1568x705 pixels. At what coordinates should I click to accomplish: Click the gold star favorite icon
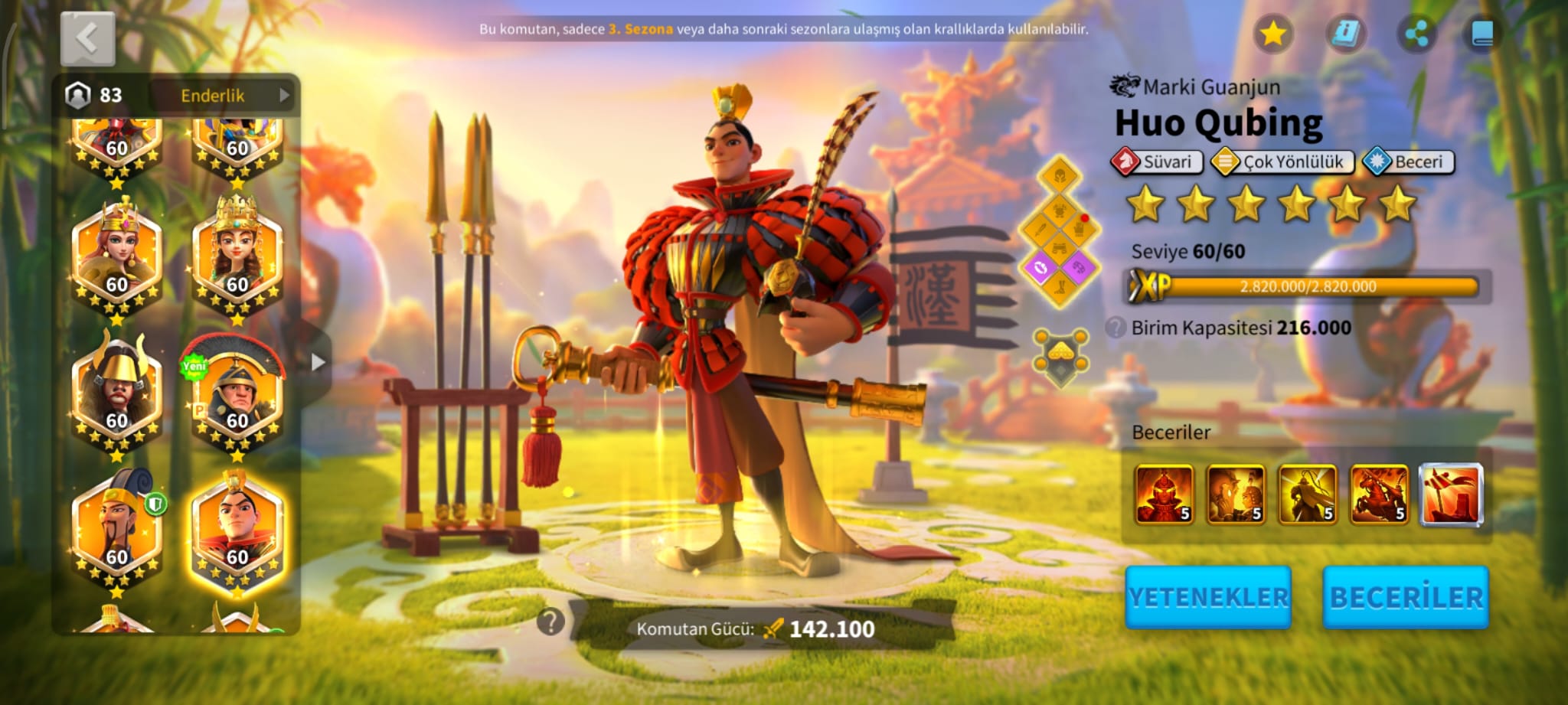(1272, 34)
